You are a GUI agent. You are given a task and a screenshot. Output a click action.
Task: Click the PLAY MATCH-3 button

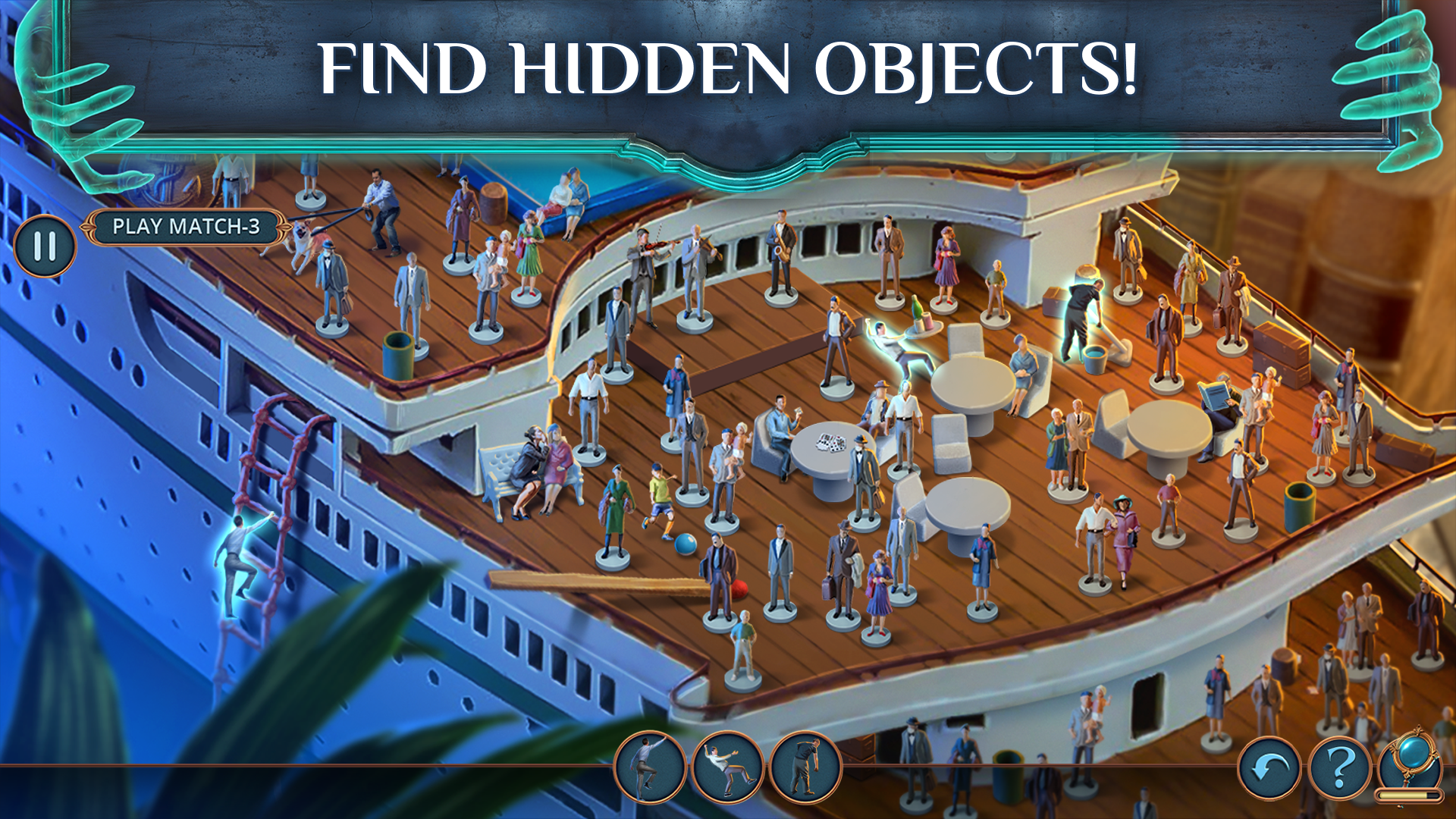187,225
